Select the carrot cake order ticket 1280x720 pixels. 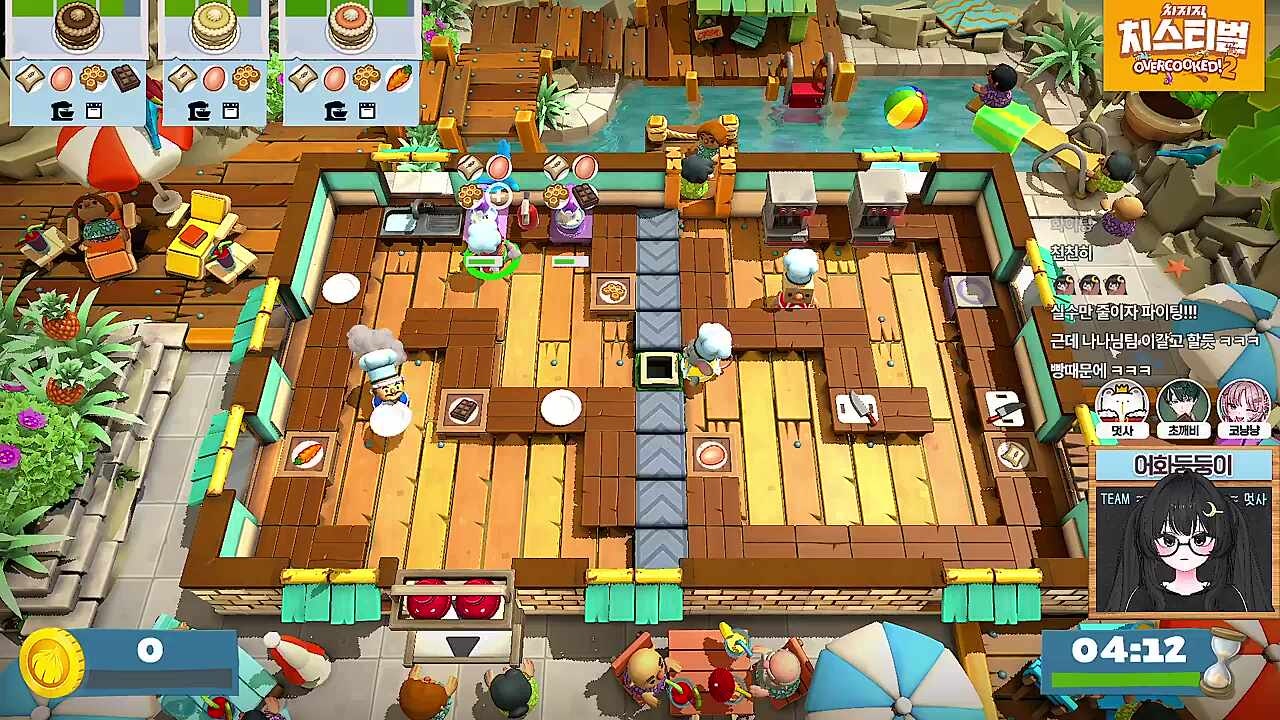[350, 62]
